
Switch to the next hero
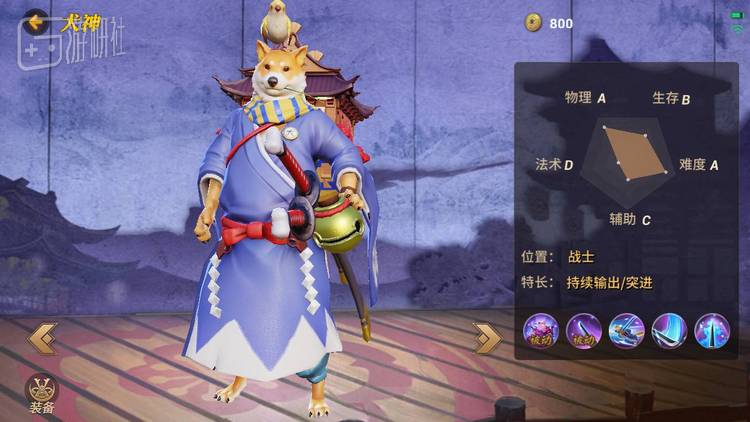pos(487,339)
